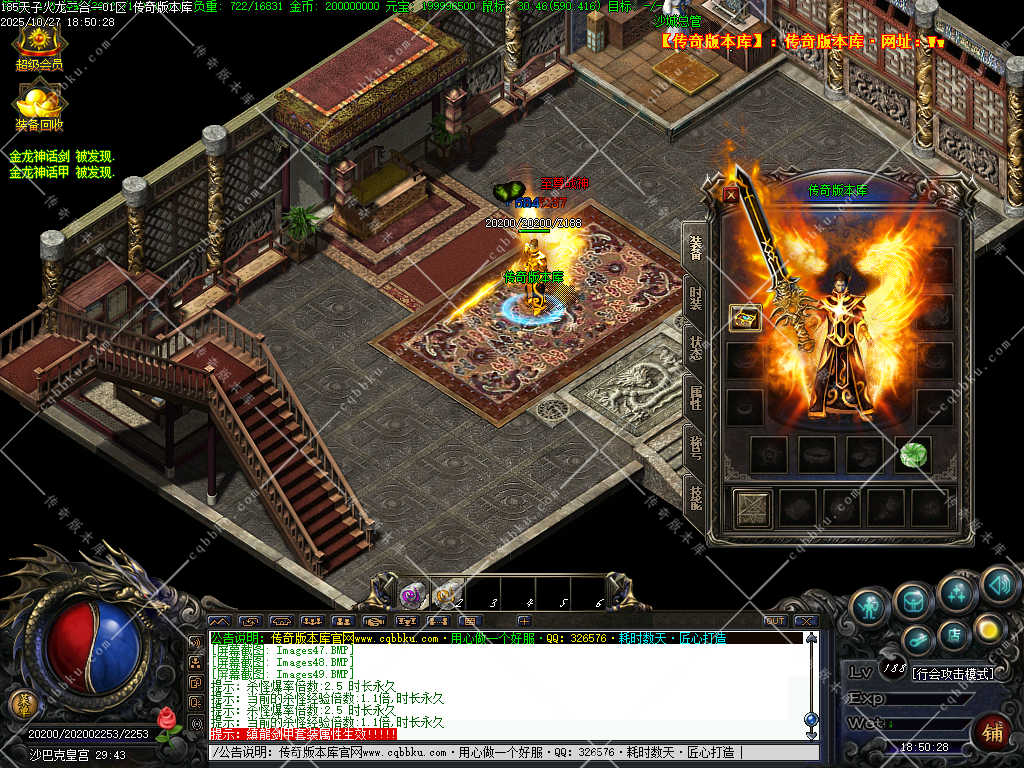
Task: Open the 铺 shop button
Action: [991, 731]
